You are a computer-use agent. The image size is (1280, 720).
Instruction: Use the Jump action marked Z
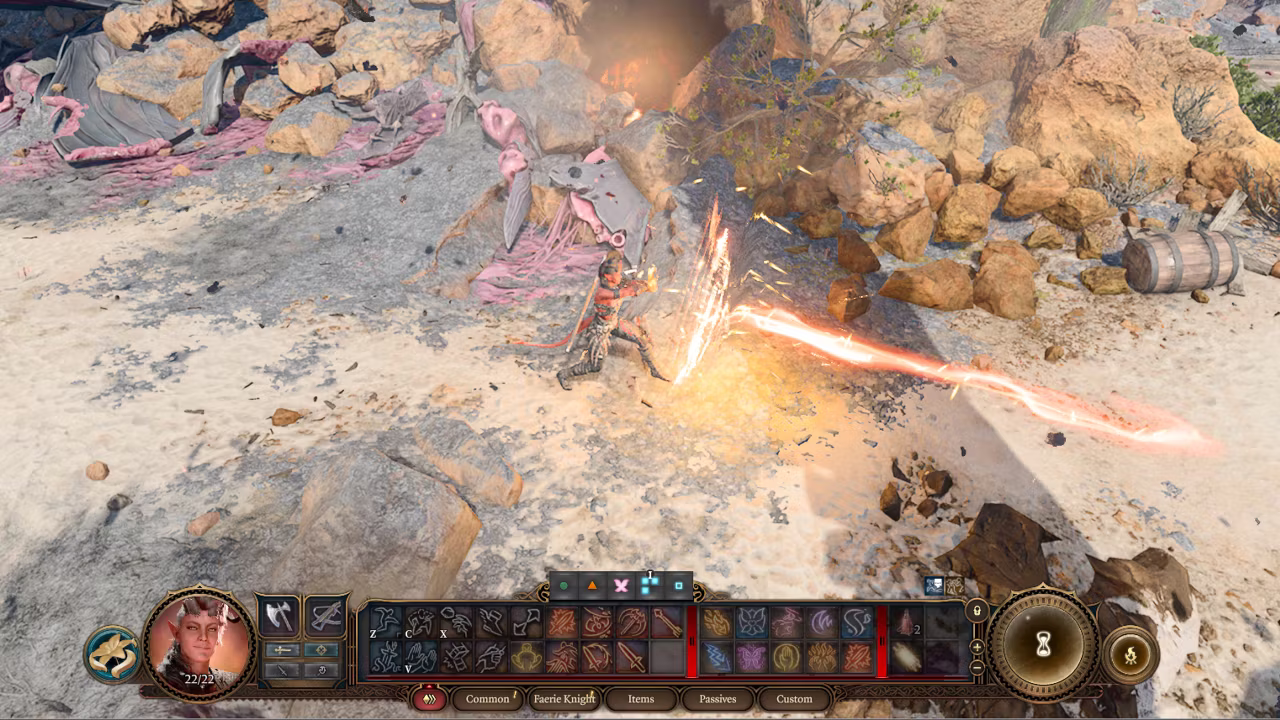[385, 623]
